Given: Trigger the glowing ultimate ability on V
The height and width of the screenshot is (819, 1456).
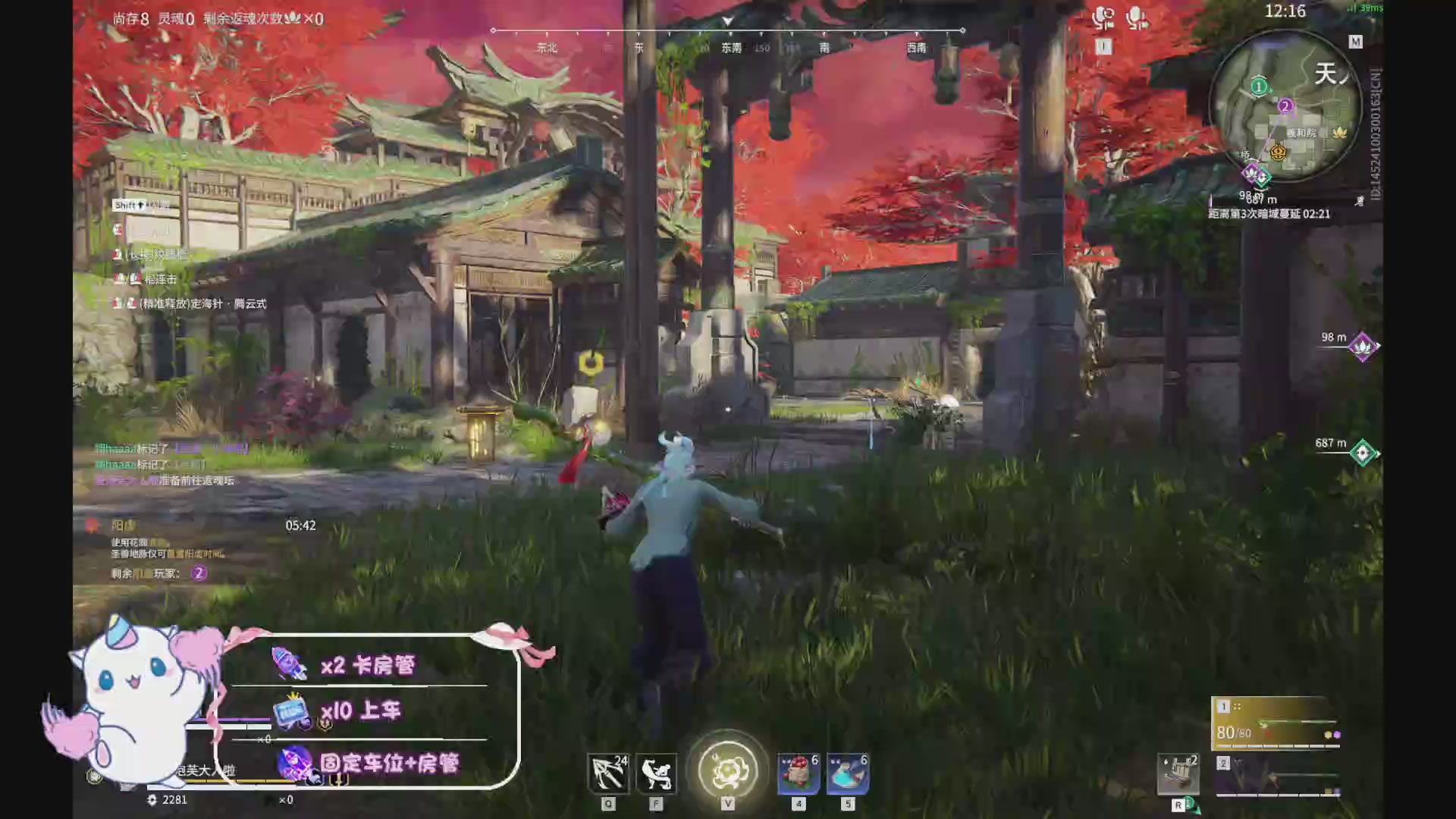Looking at the screenshot, I should (x=727, y=770).
